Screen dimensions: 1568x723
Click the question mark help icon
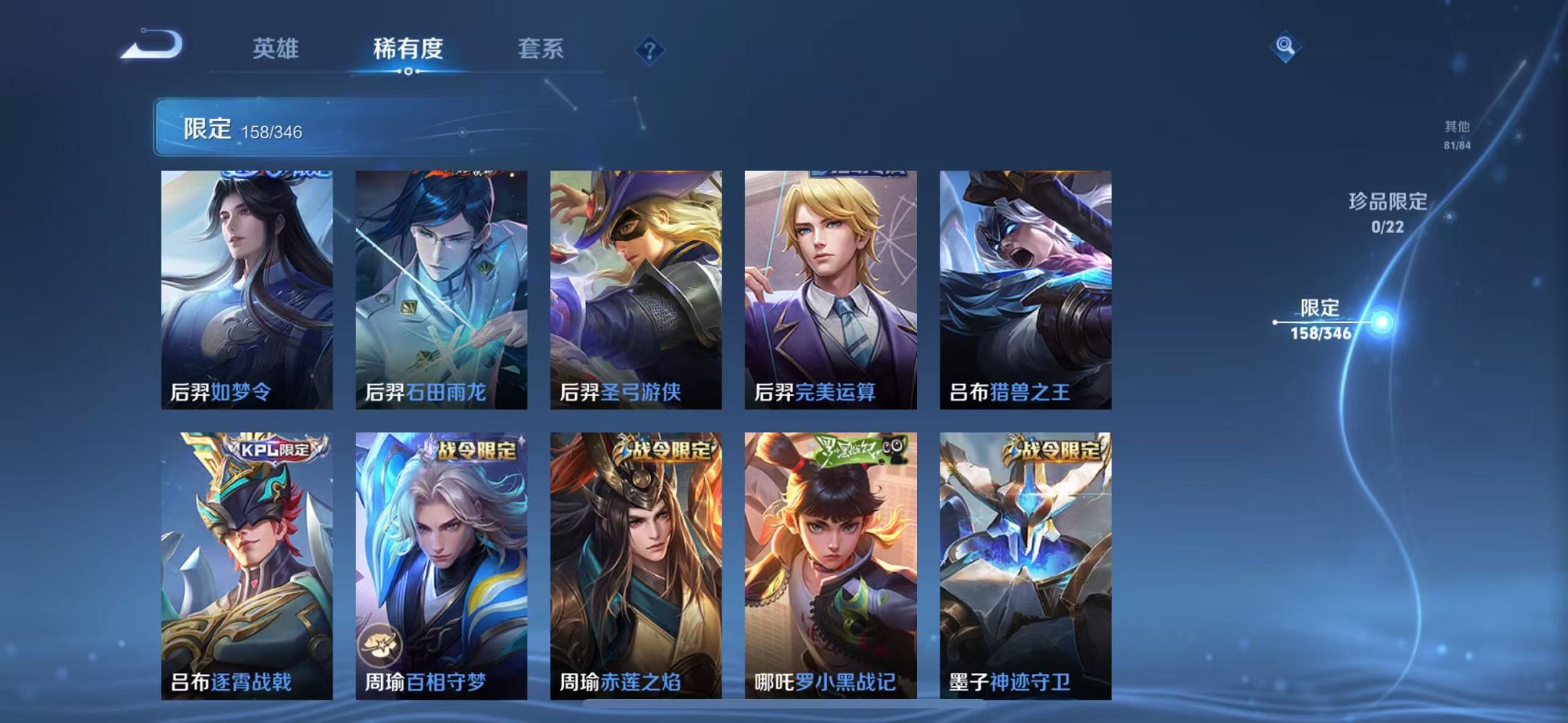[x=649, y=49]
